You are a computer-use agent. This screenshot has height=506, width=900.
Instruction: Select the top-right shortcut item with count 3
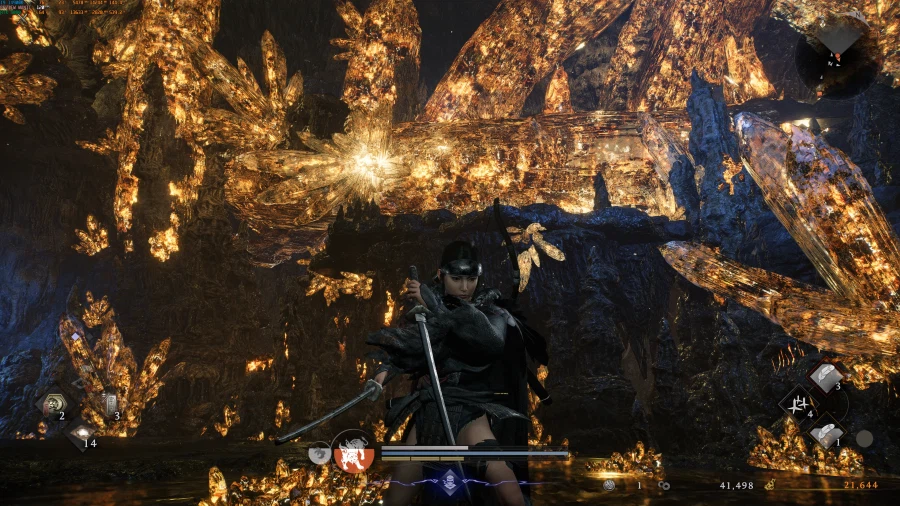pyautogui.click(x=824, y=377)
